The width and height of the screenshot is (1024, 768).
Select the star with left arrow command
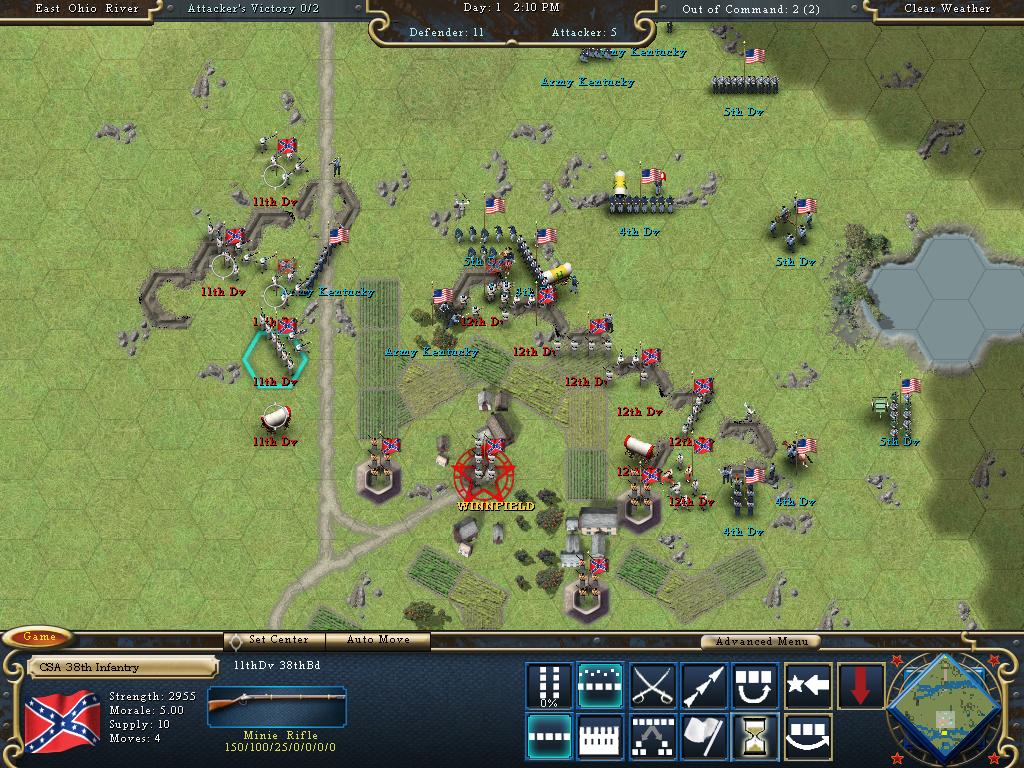coord(808,685)
